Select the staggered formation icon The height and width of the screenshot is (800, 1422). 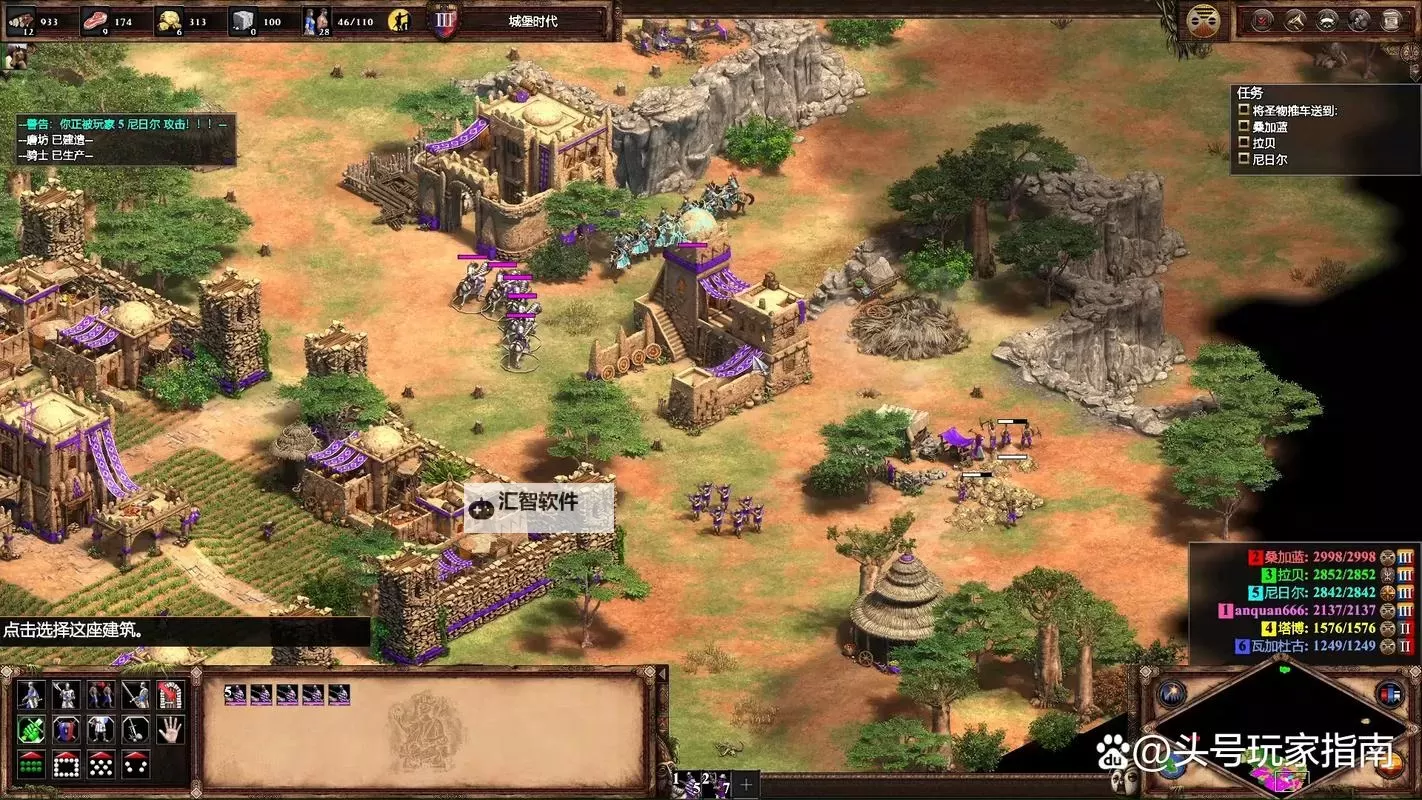(x=102, y=765)
